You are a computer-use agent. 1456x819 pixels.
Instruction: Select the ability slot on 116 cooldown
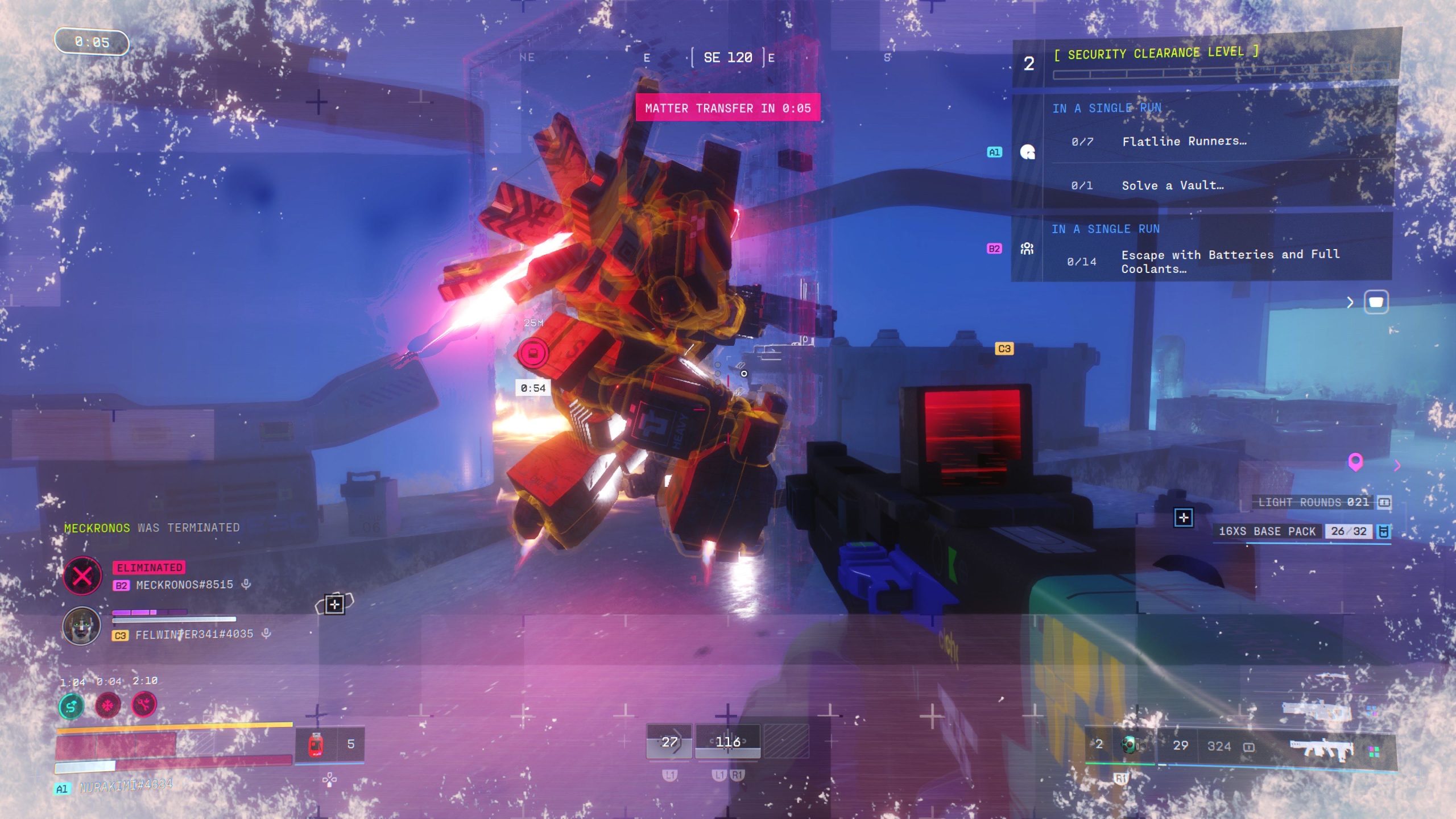[x=728, y=742]
